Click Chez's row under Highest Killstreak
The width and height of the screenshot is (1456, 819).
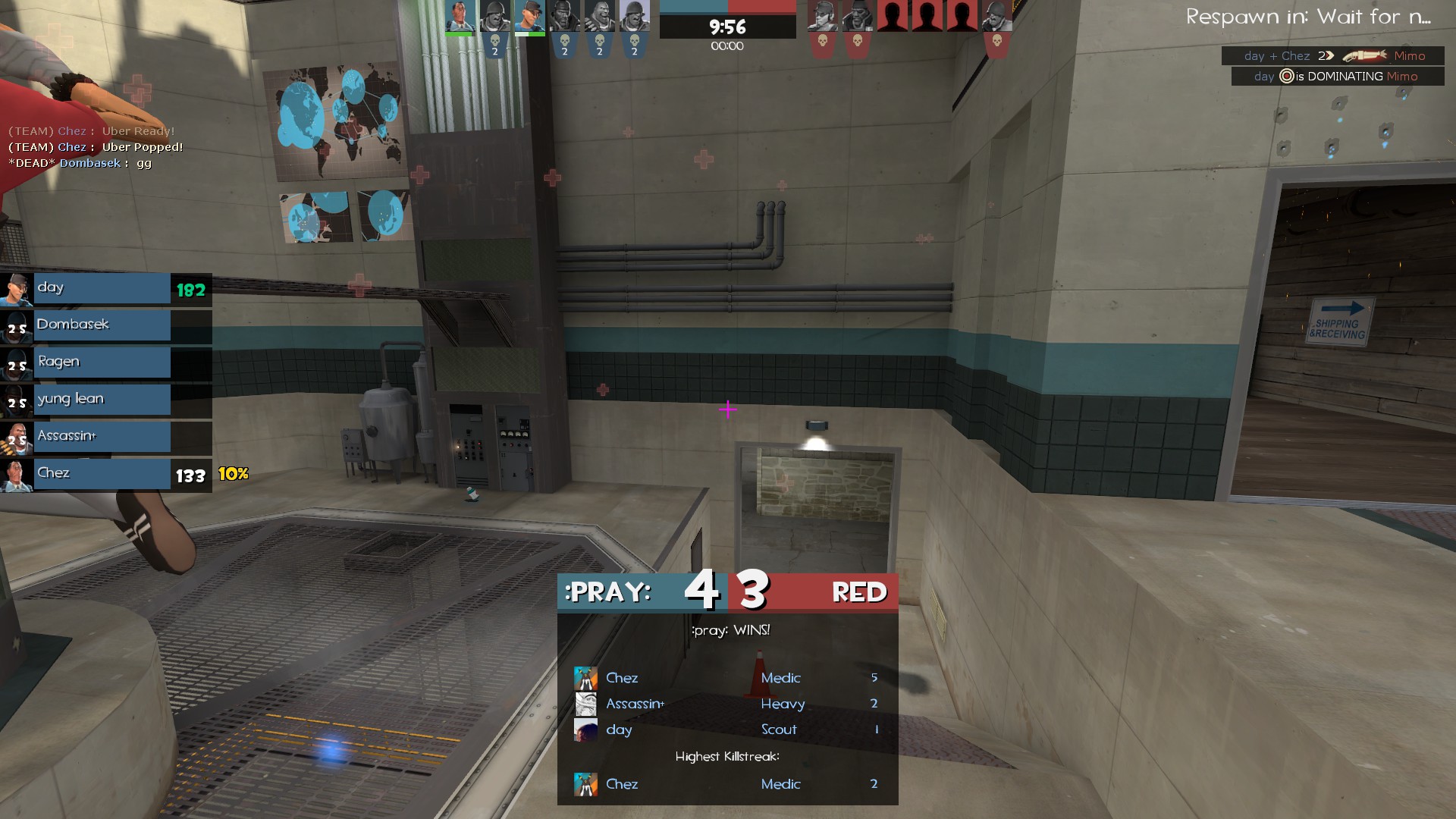click(726, 784)
